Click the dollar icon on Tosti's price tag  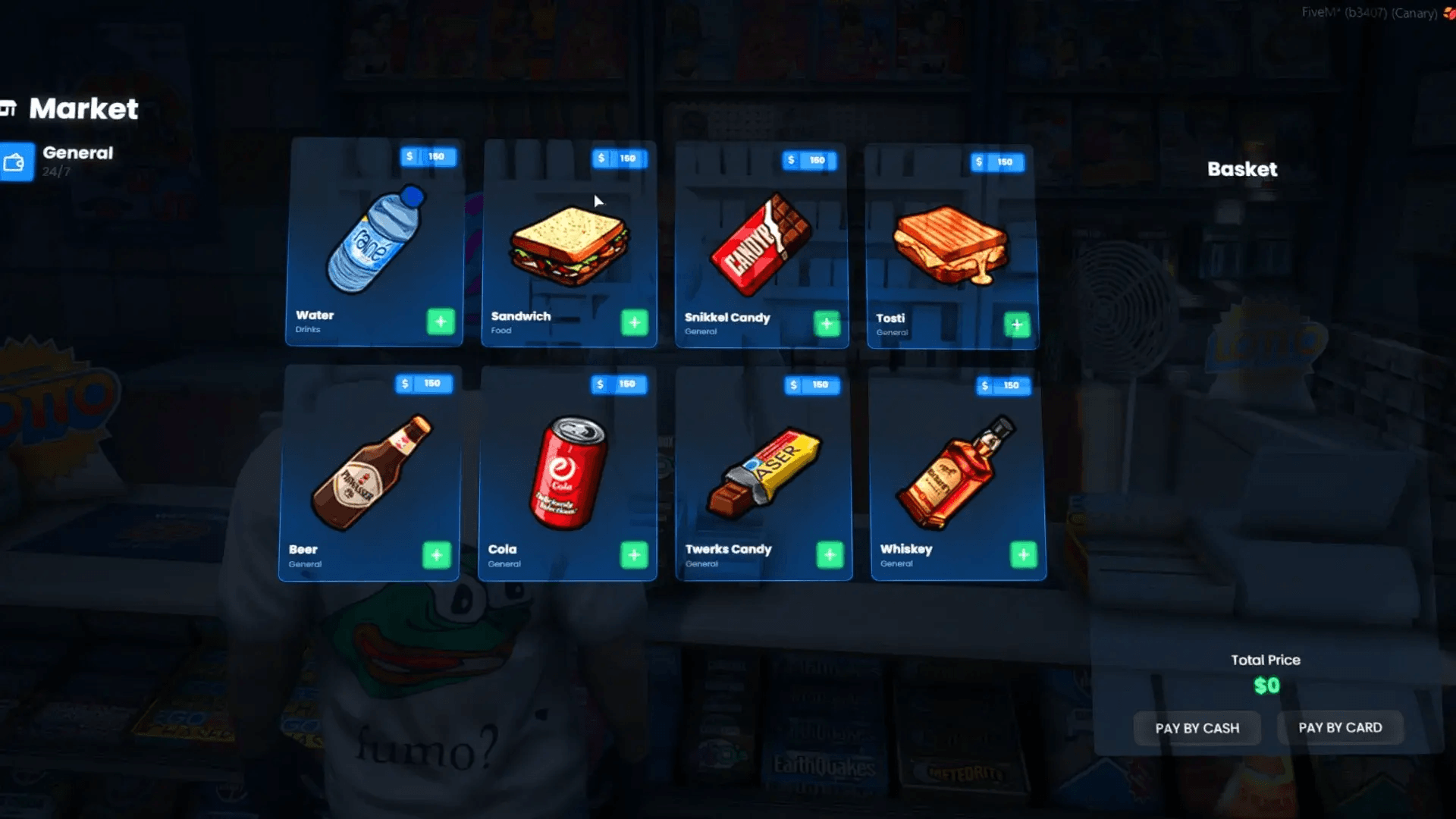(x=979, y=162)
